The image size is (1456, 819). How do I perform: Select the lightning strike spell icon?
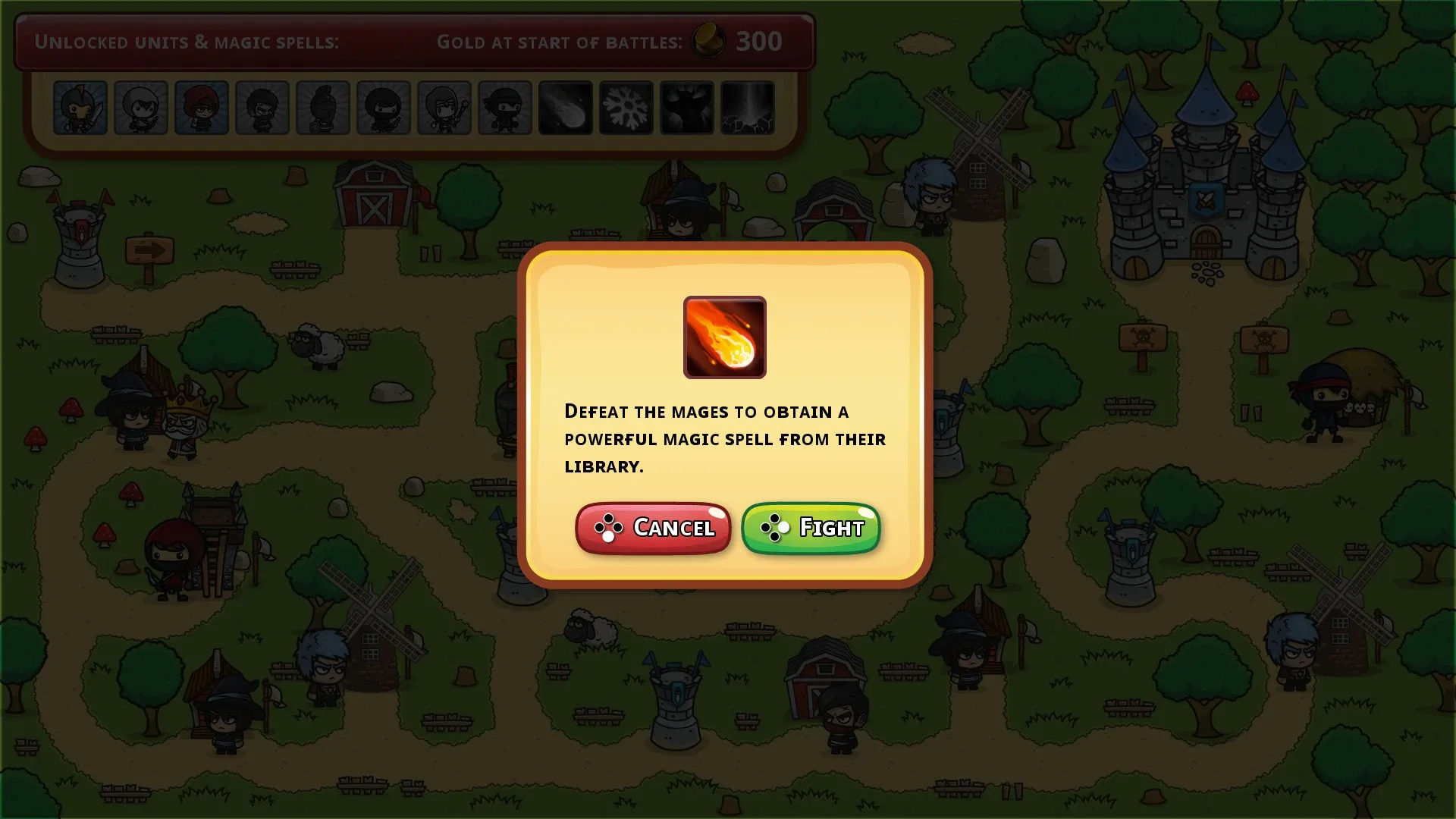click(x=747, y=108)
